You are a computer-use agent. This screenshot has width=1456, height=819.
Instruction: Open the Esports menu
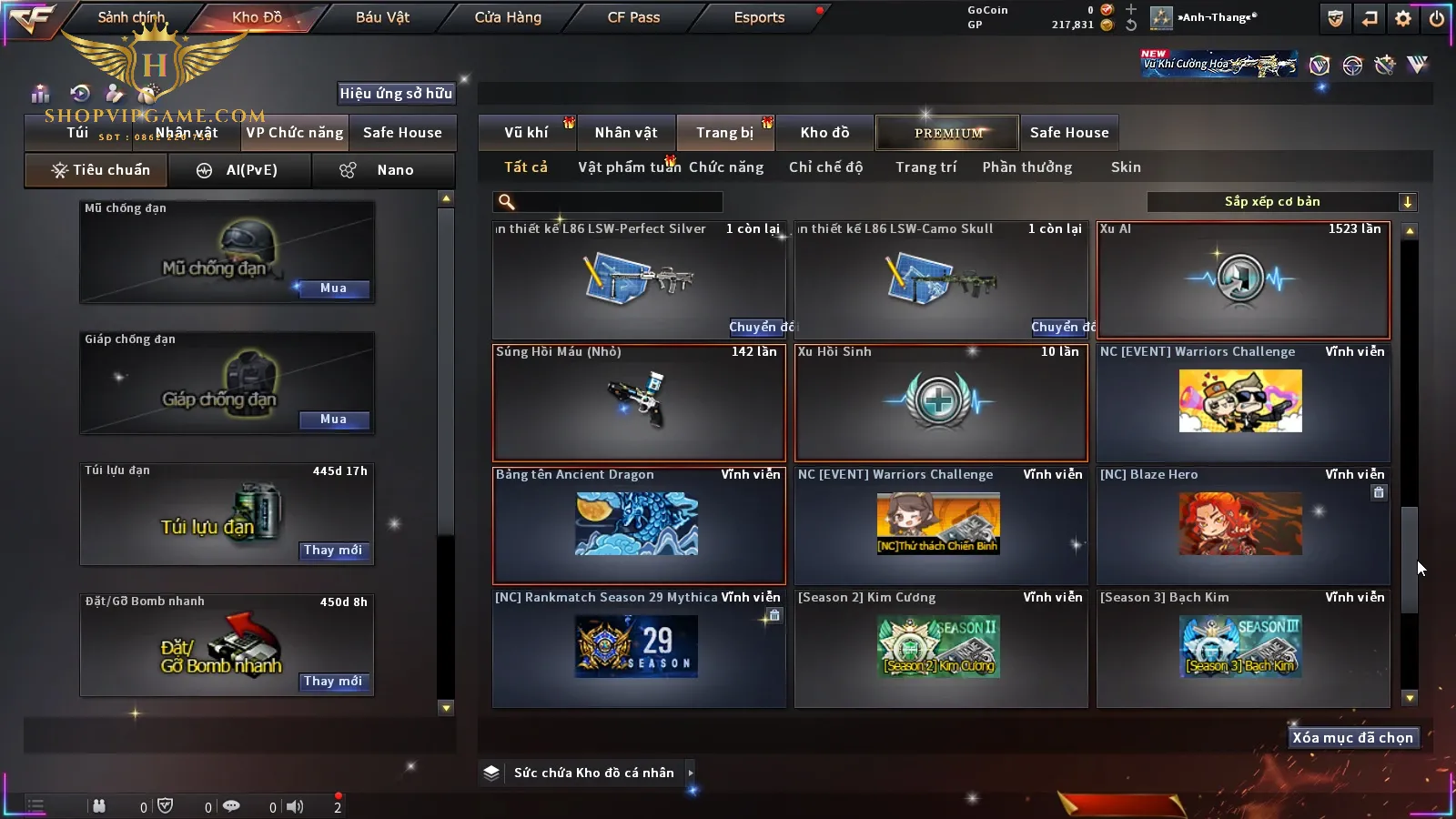pyautogui.click(x=759, y=17)
